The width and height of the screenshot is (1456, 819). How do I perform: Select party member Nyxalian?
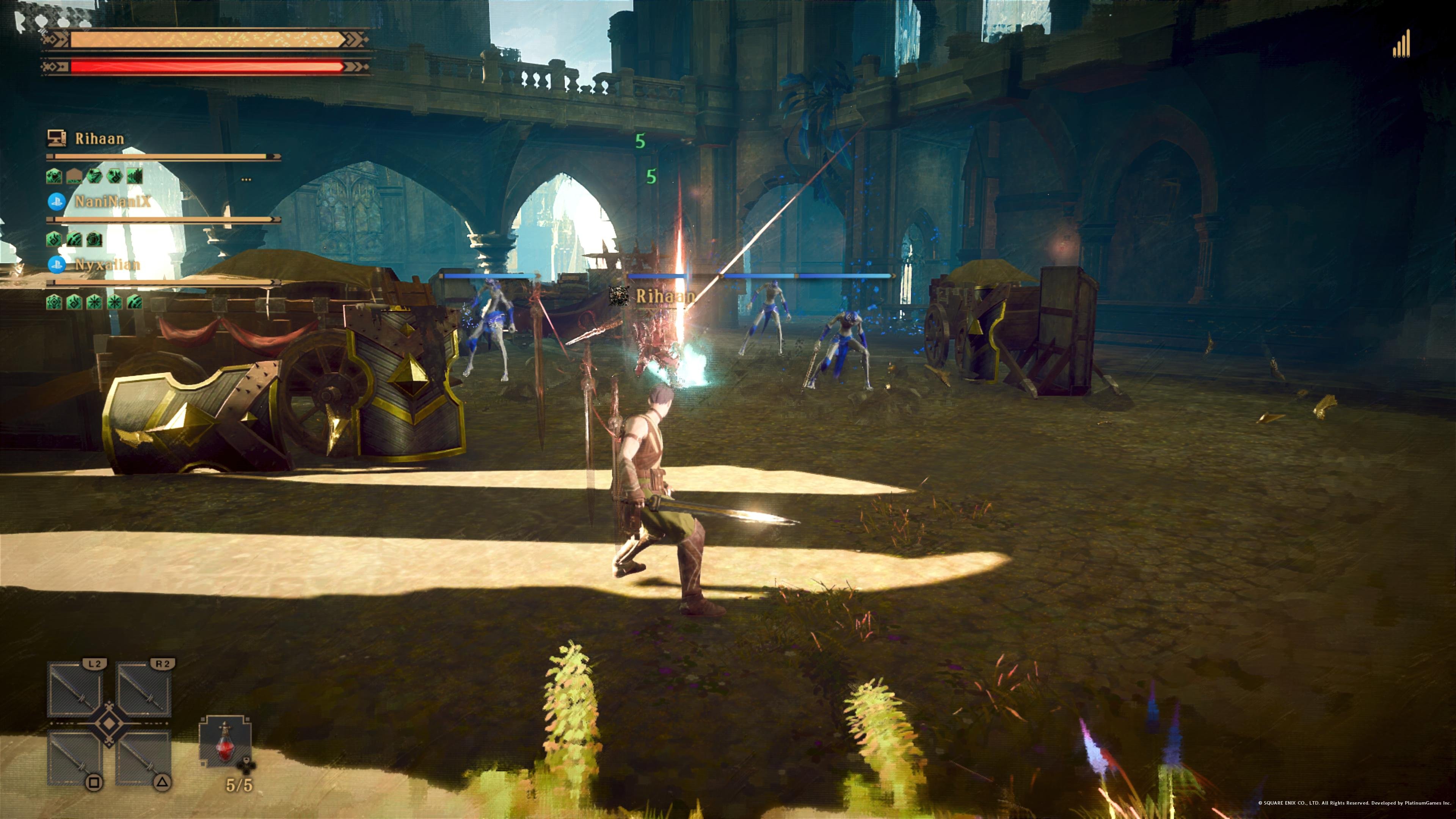(107, 265)
